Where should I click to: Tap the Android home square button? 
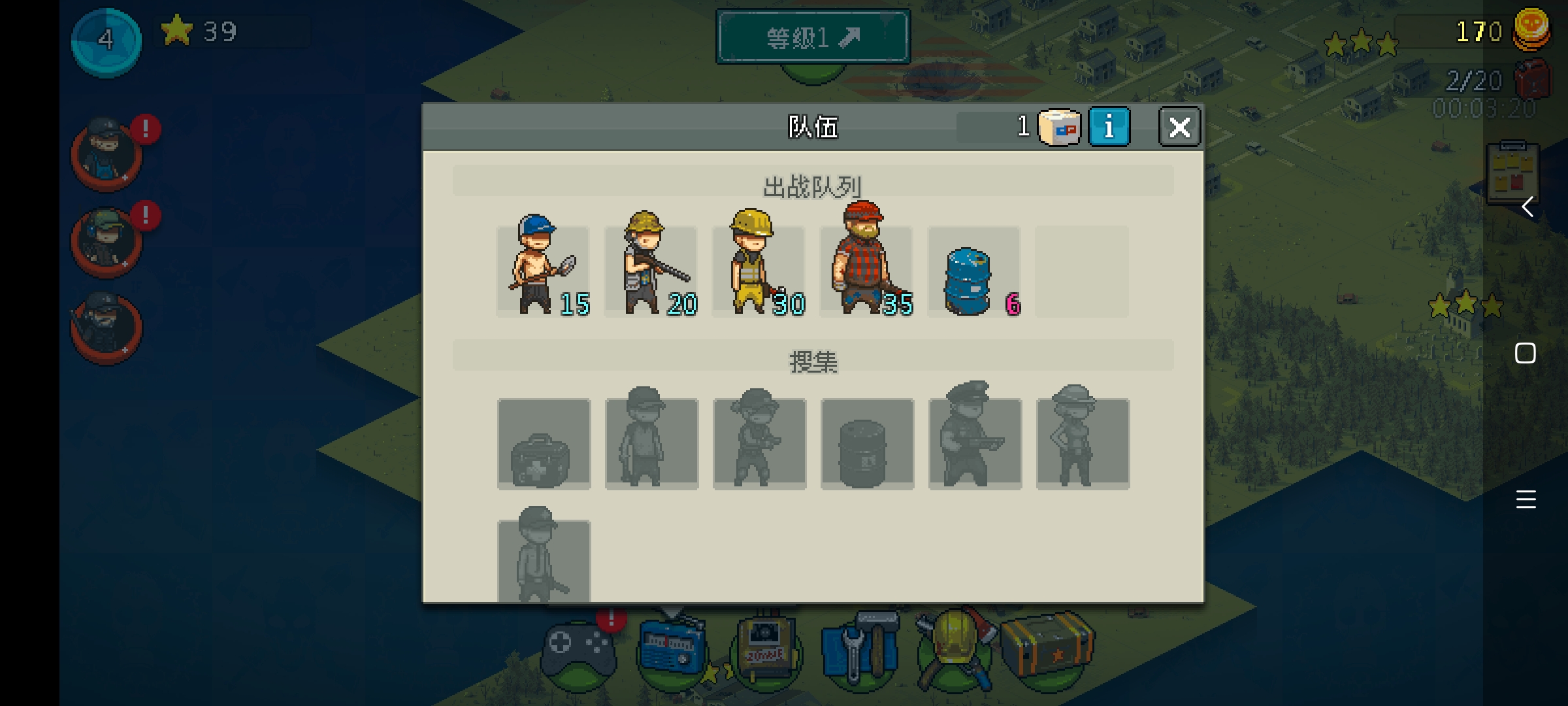pos(1526,354)
